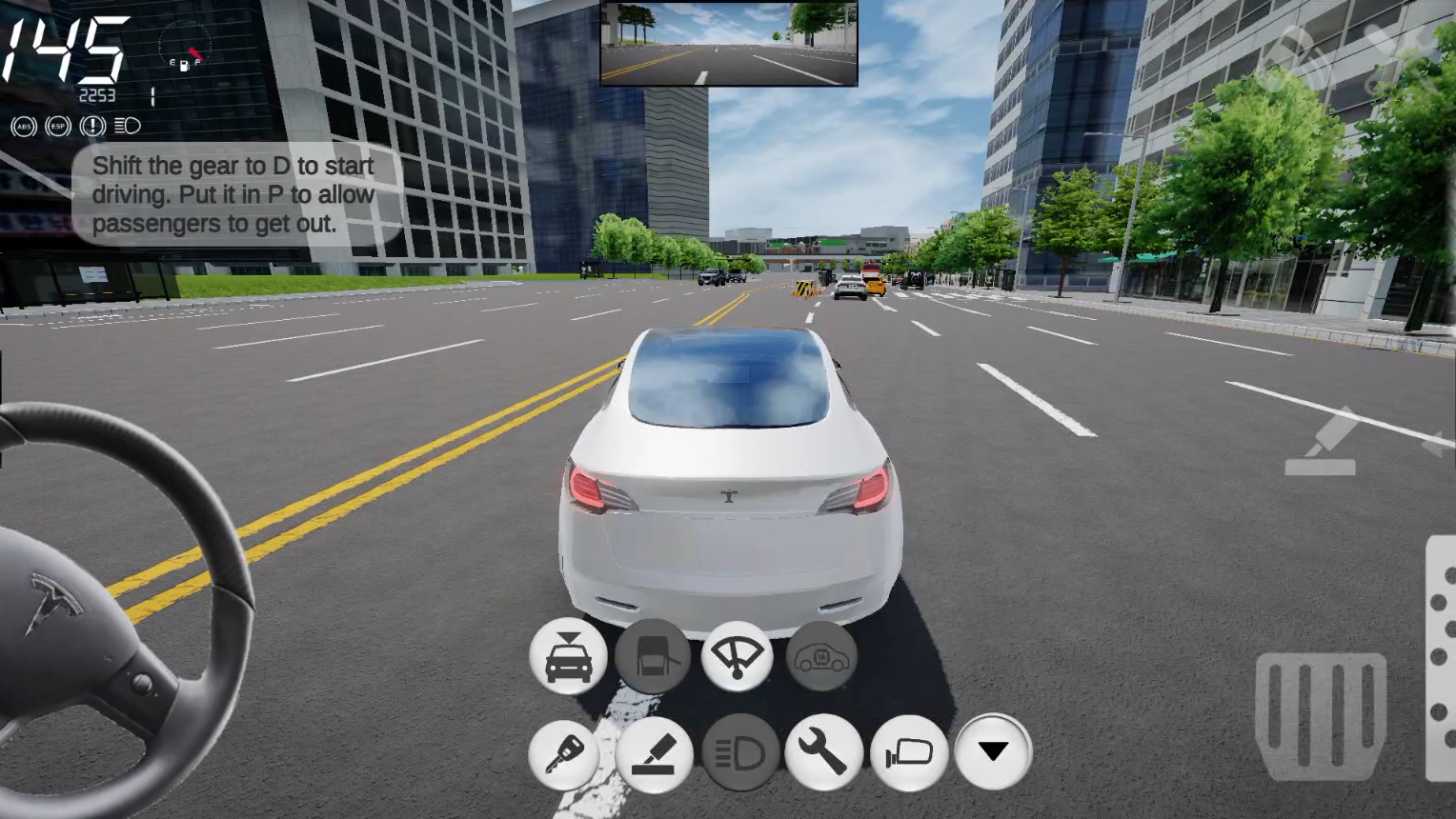The width and height of the screenshot is (1456, 819).
Task: Tap the gear lever button in round cluster
Action: [654, 754]
